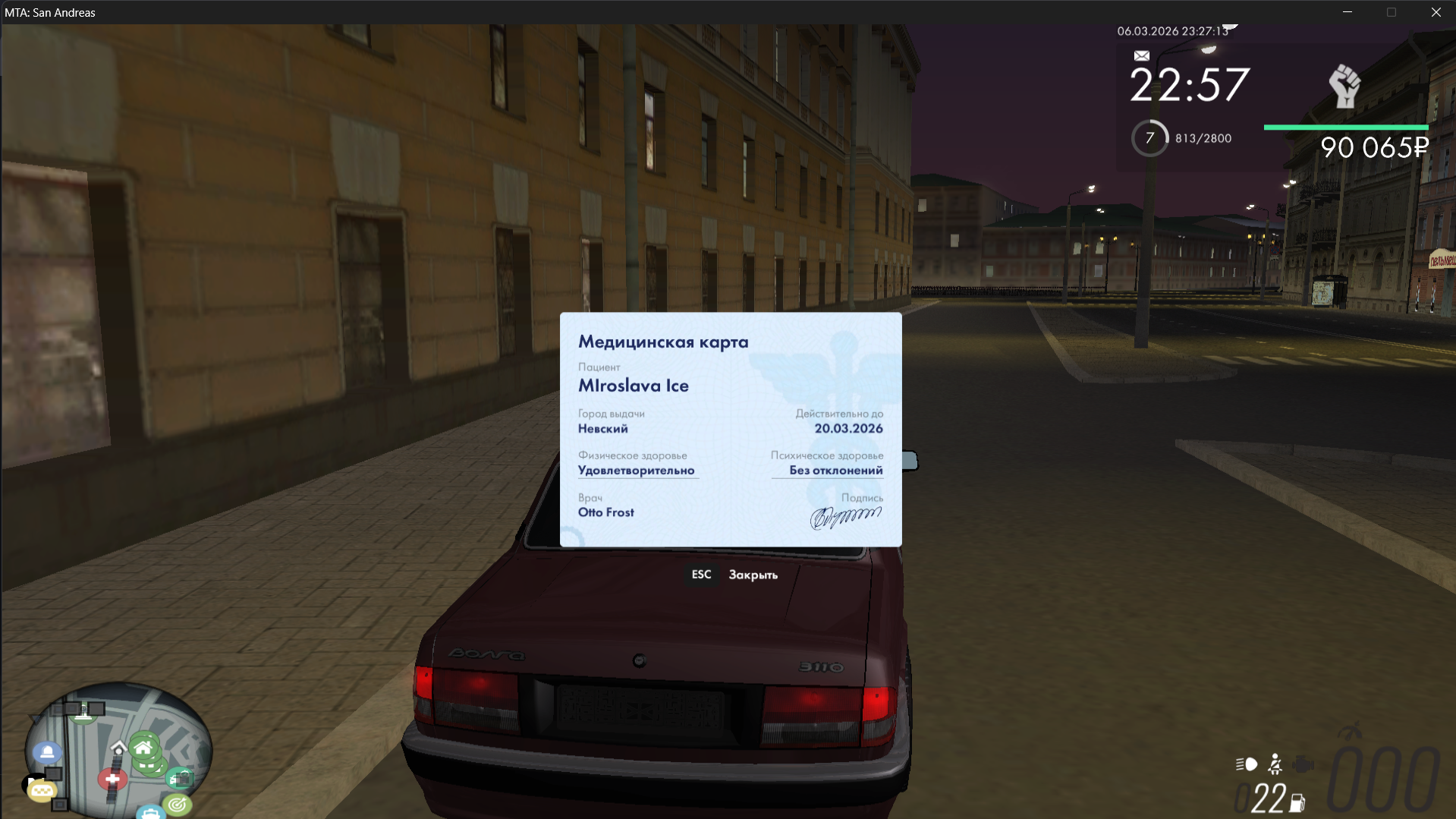
Task: Click the medical card signature
Action: coord(845,517)
